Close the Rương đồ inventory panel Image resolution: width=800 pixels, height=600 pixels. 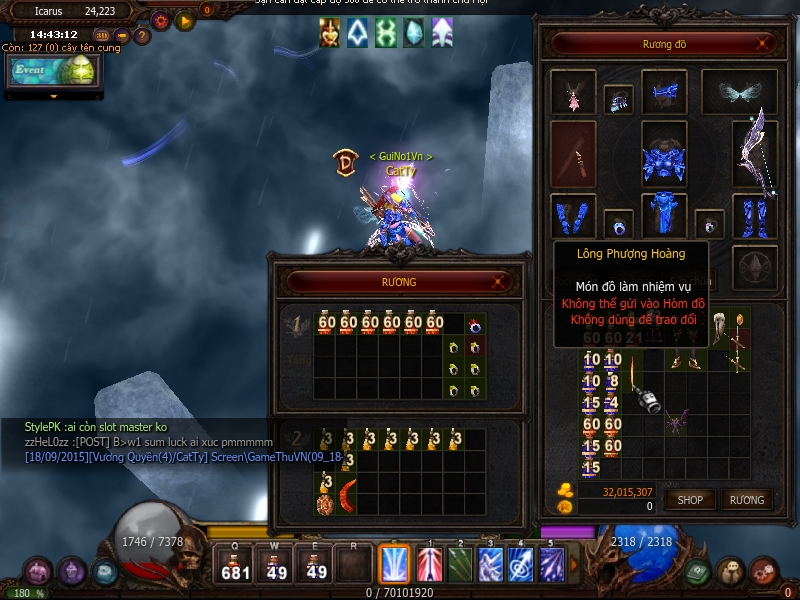point(764,43)
